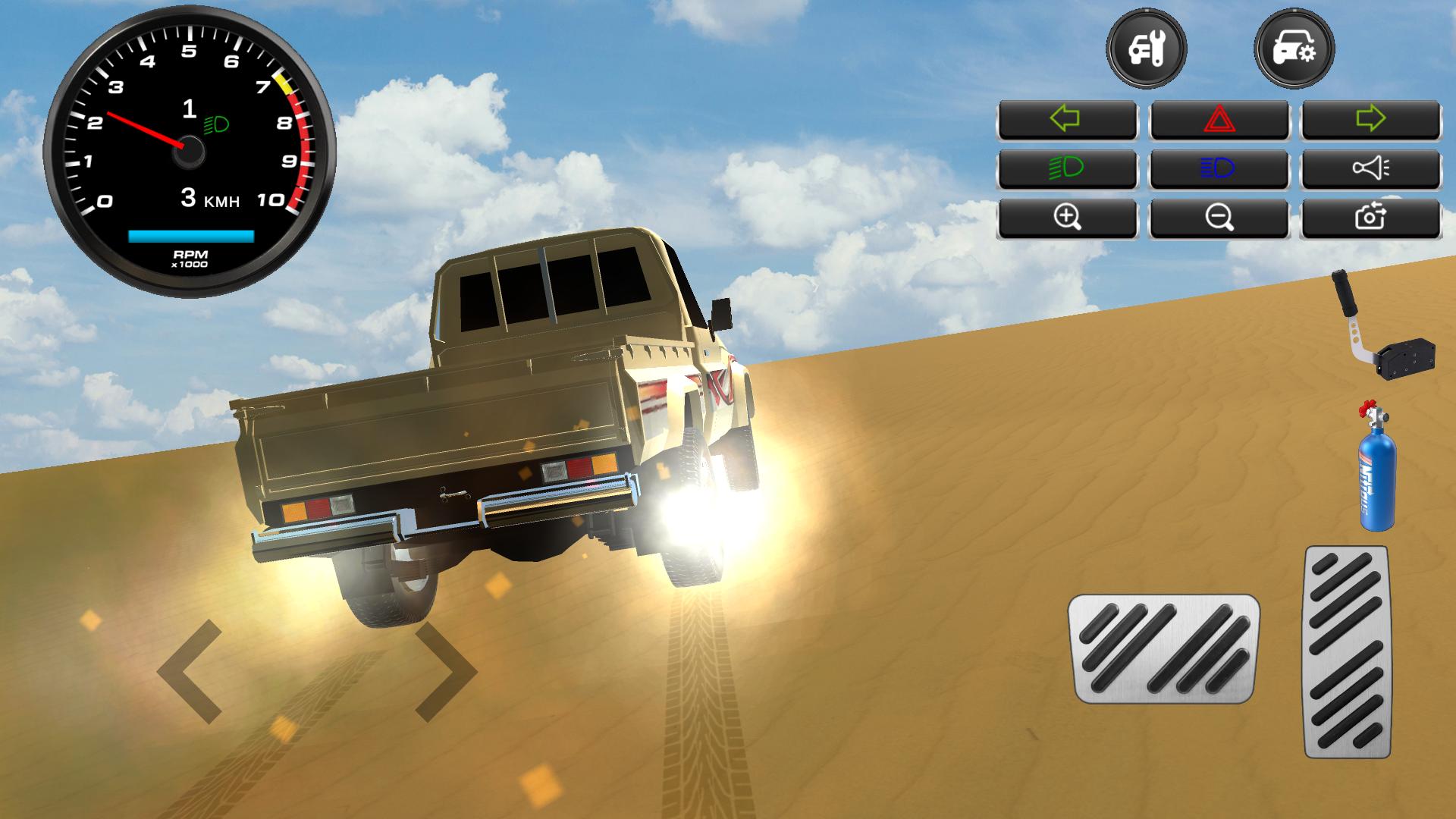The image size is (1456, 819).
Task: Open the car settings gear button
Action: pos(1294,50)
